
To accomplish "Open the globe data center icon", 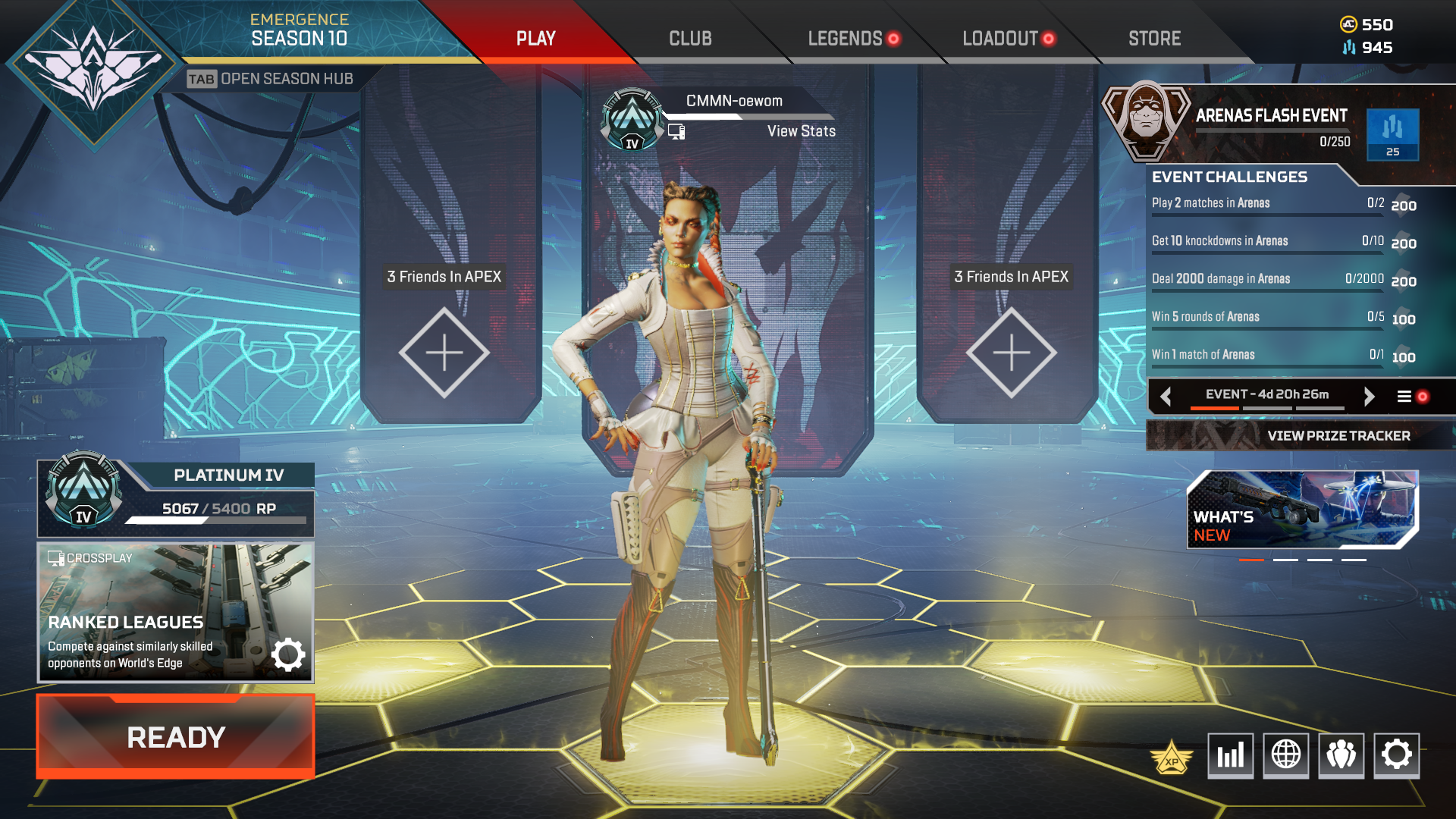I will [1285, 755].
